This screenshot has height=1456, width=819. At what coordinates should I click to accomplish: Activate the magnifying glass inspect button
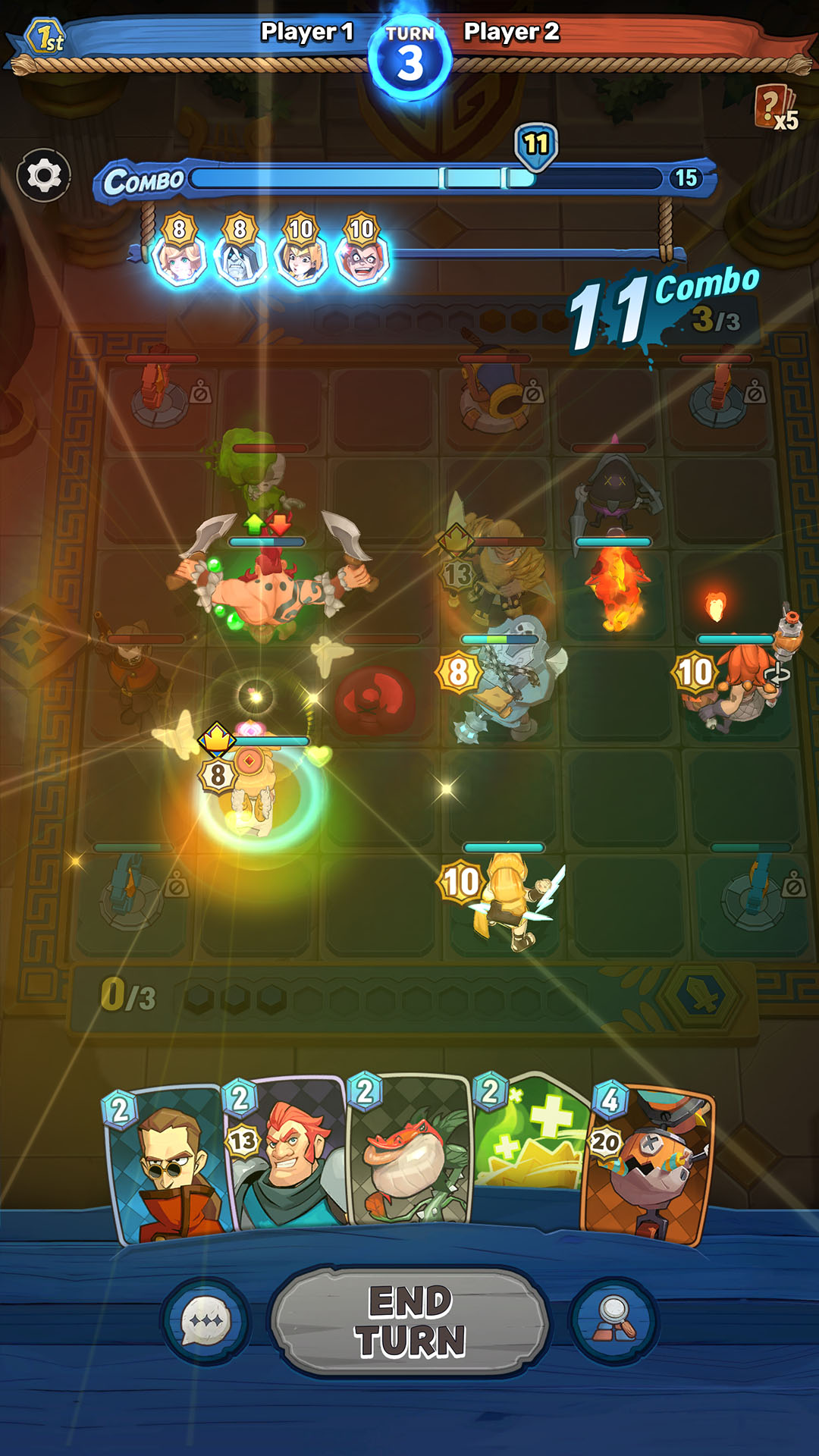click(613, 1321)
